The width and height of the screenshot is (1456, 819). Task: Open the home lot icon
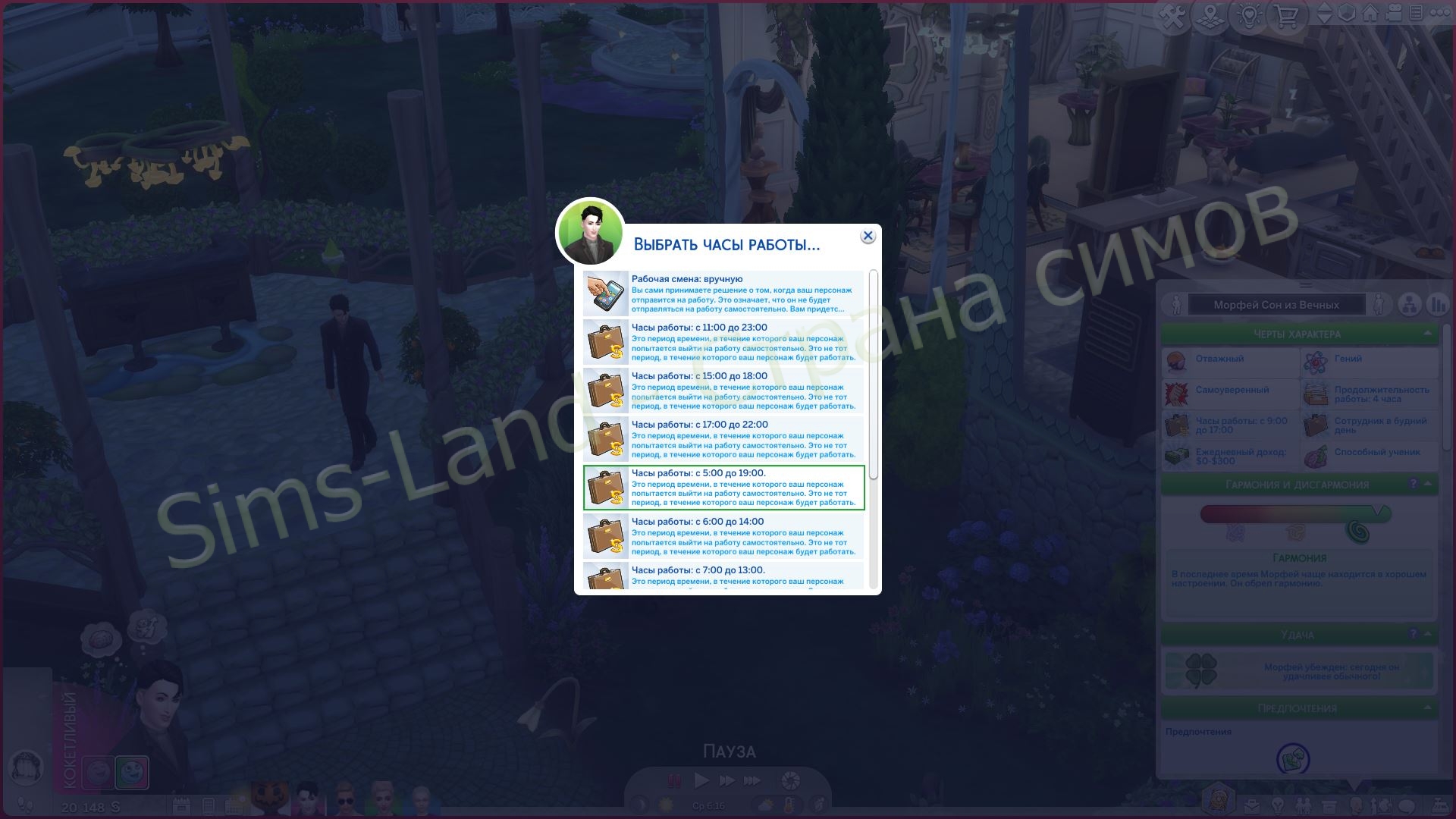click(x=1370, y=15)
